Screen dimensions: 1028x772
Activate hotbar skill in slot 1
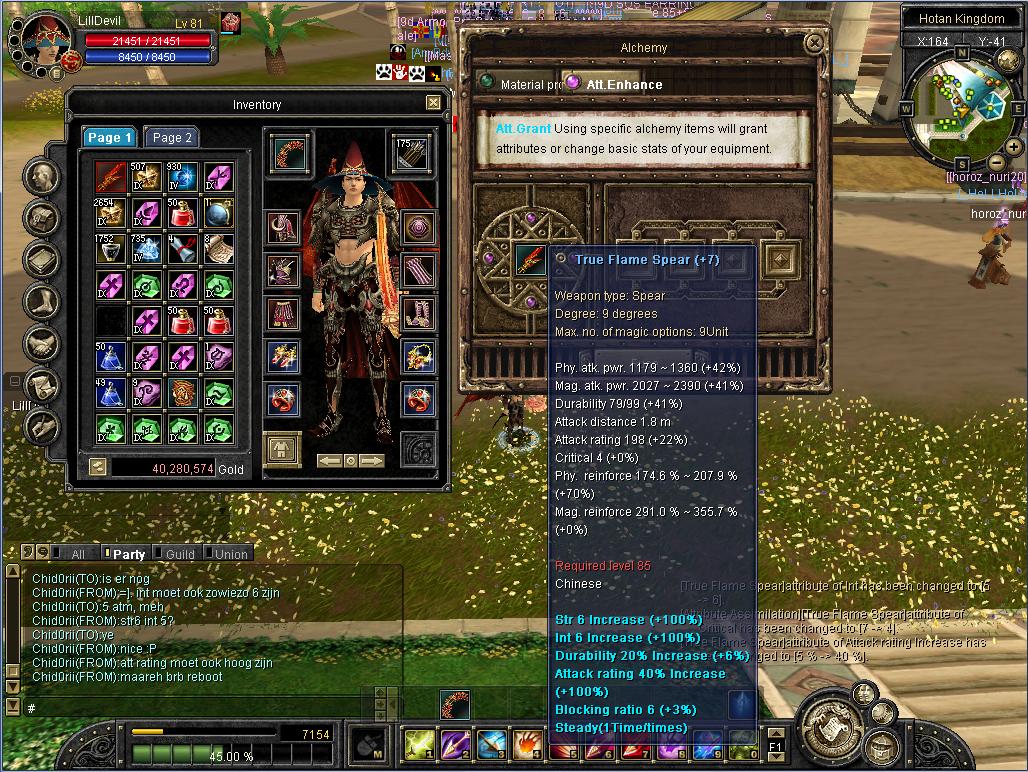tap(419, 744)
